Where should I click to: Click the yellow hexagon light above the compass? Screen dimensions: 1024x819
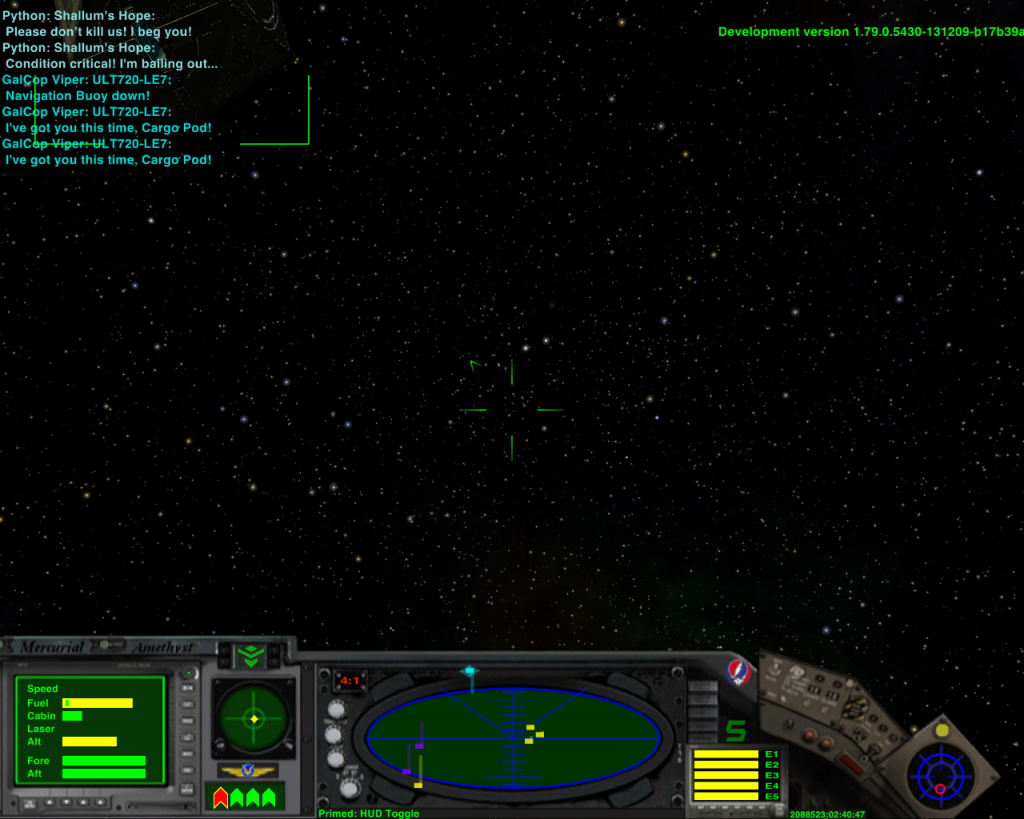(x=941, y=731)
